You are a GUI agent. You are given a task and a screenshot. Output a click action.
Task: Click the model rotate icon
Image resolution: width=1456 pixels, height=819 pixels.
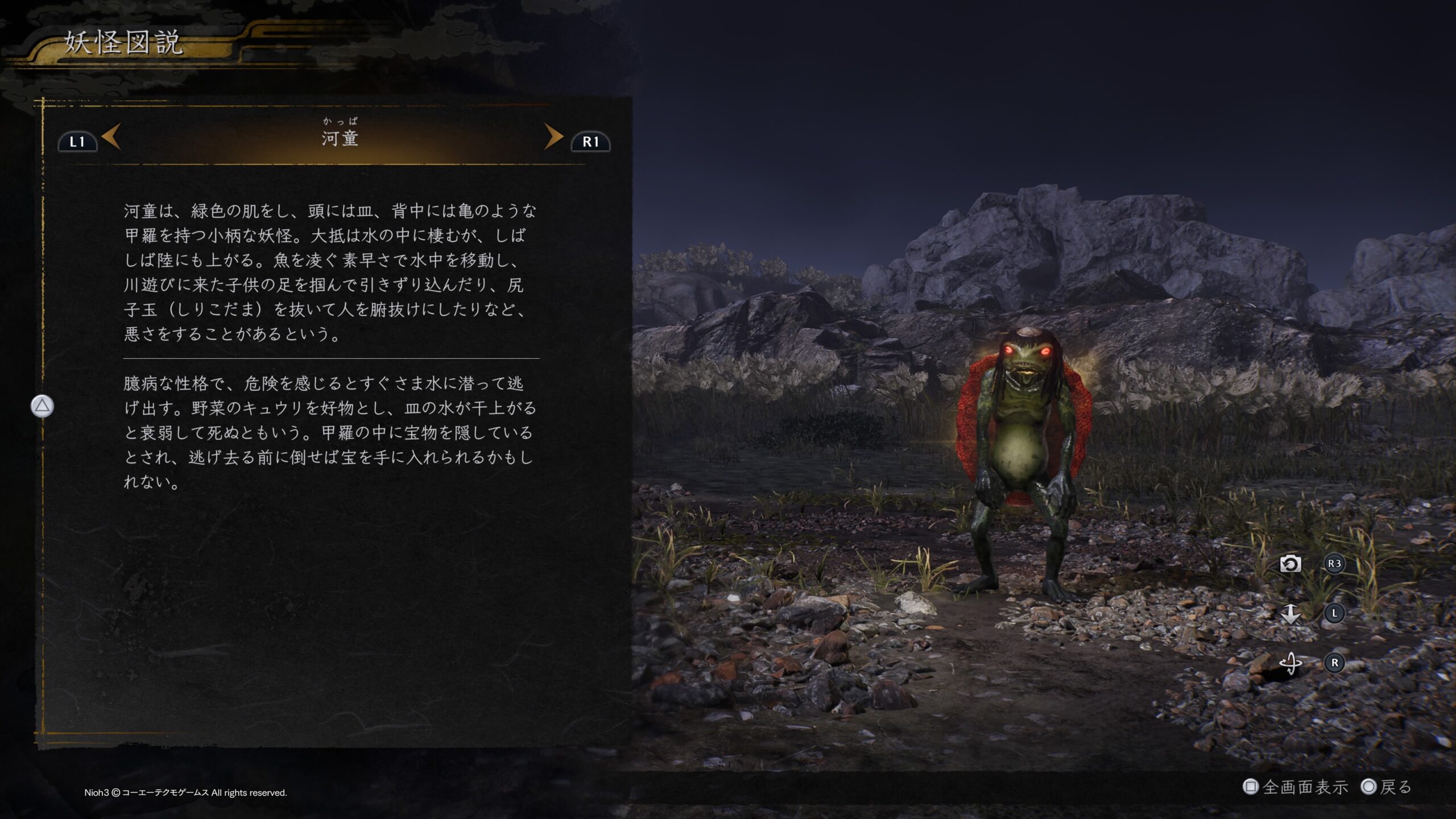pos(1290,663)
